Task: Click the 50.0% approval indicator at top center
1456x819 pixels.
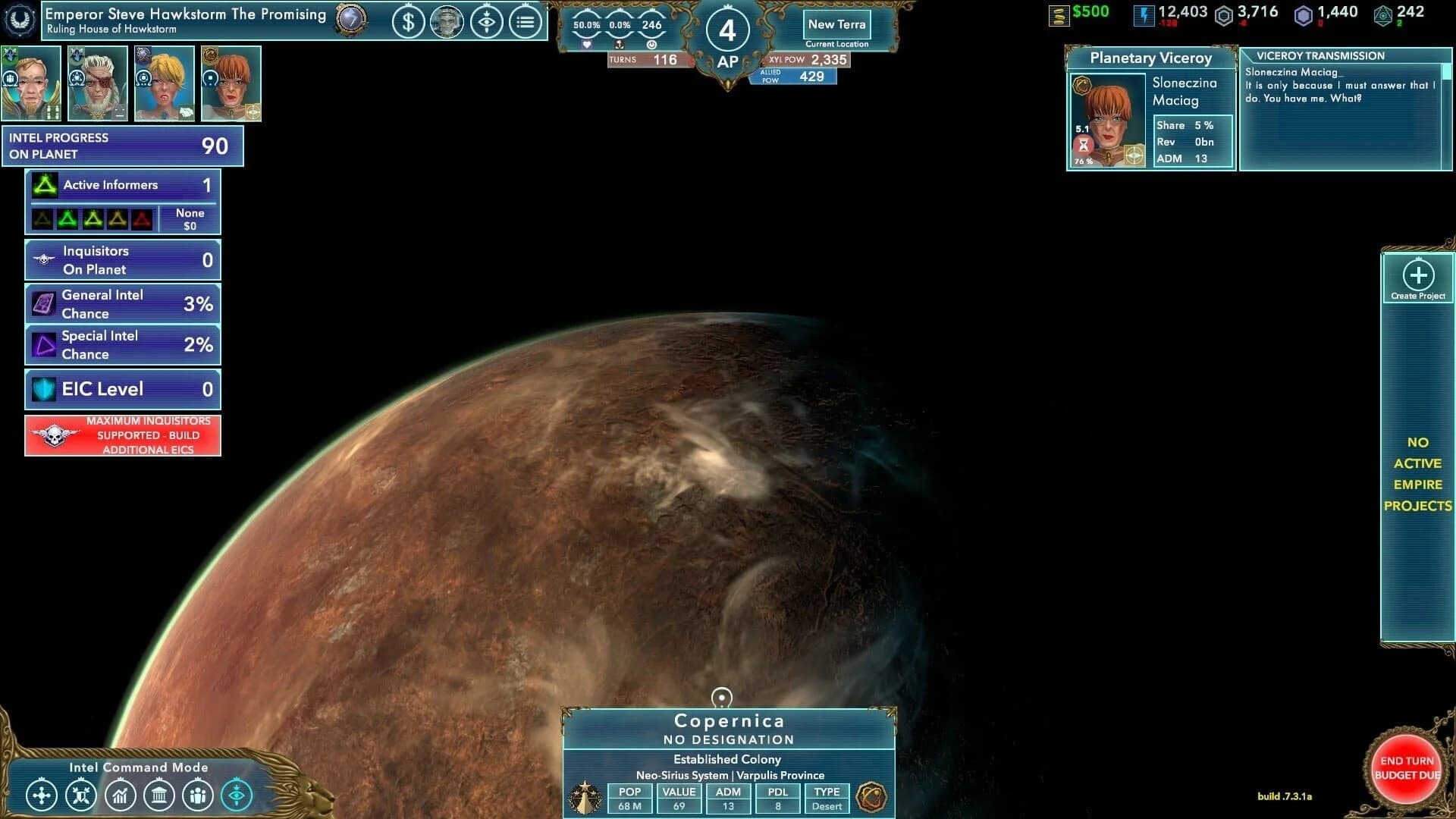Action: point(586,23)
